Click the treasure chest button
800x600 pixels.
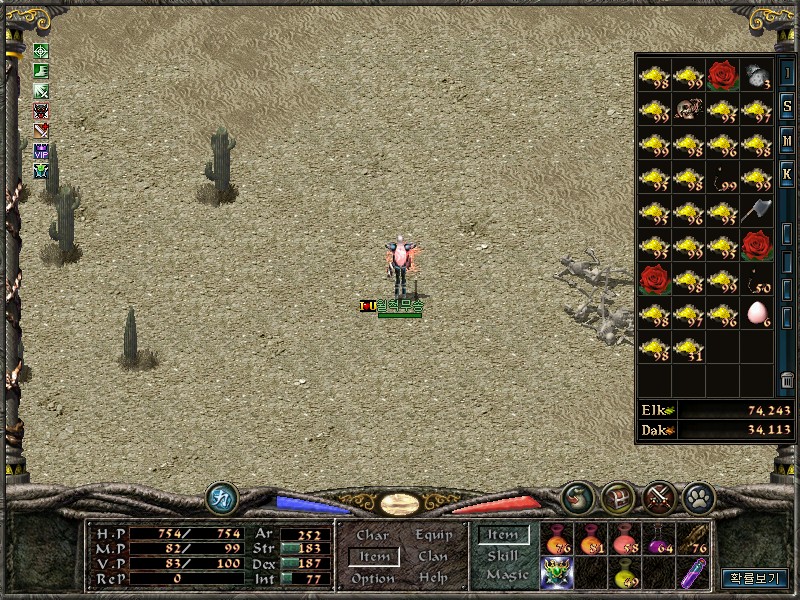[618, 497]
